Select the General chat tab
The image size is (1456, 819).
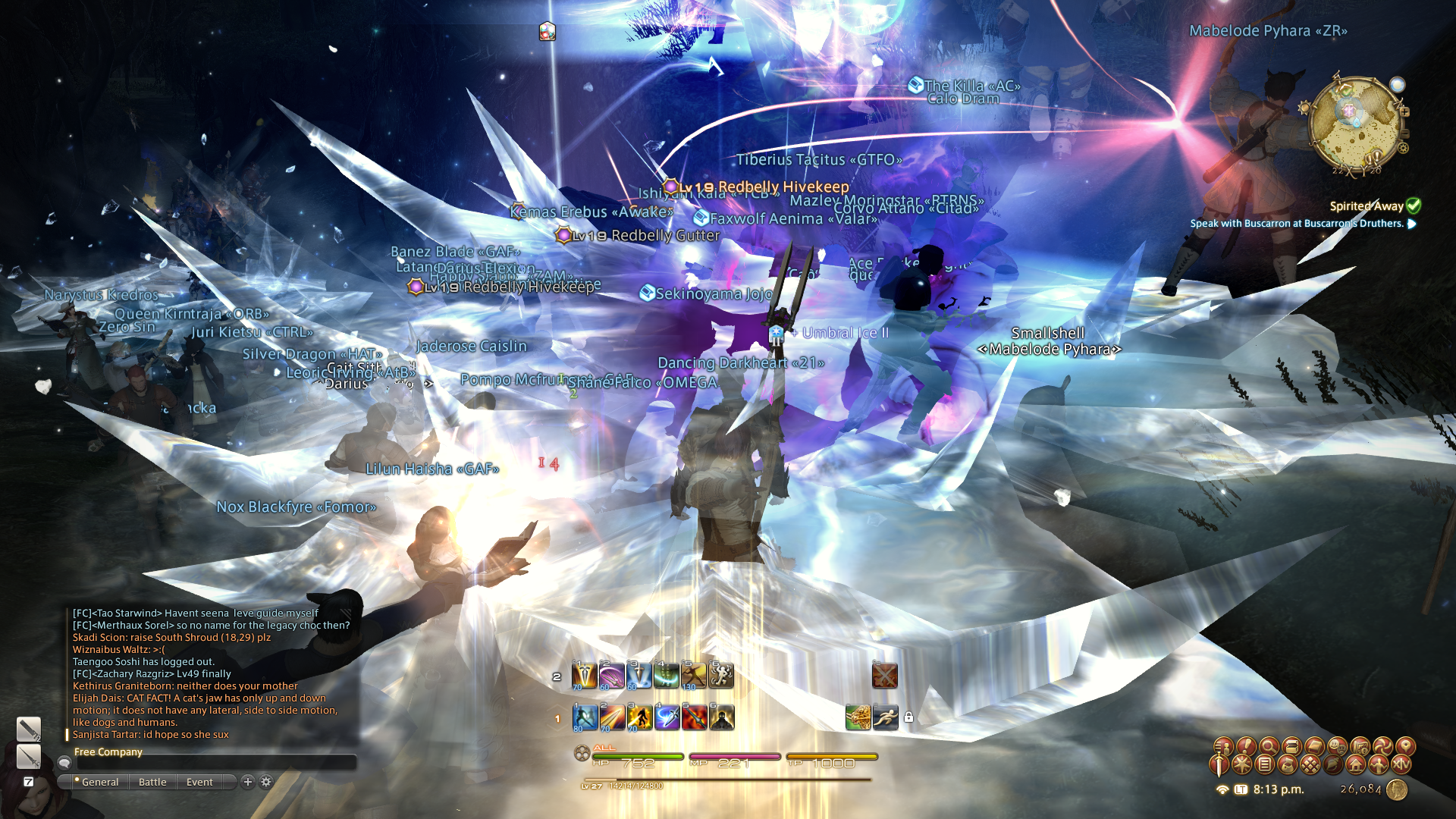99,782
